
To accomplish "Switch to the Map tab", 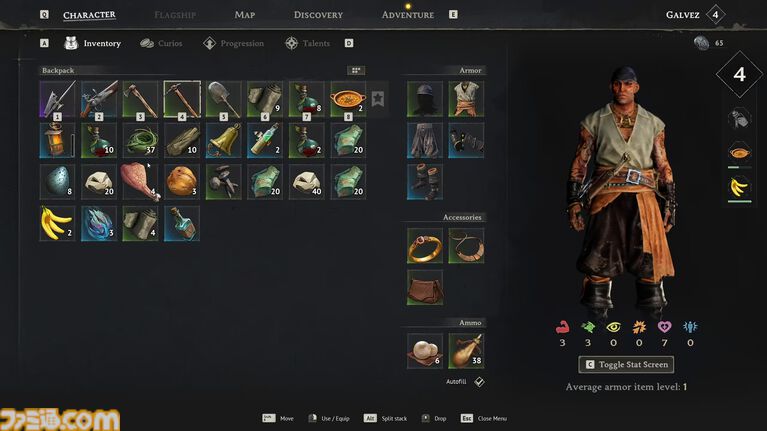I will tap(245, 15).
